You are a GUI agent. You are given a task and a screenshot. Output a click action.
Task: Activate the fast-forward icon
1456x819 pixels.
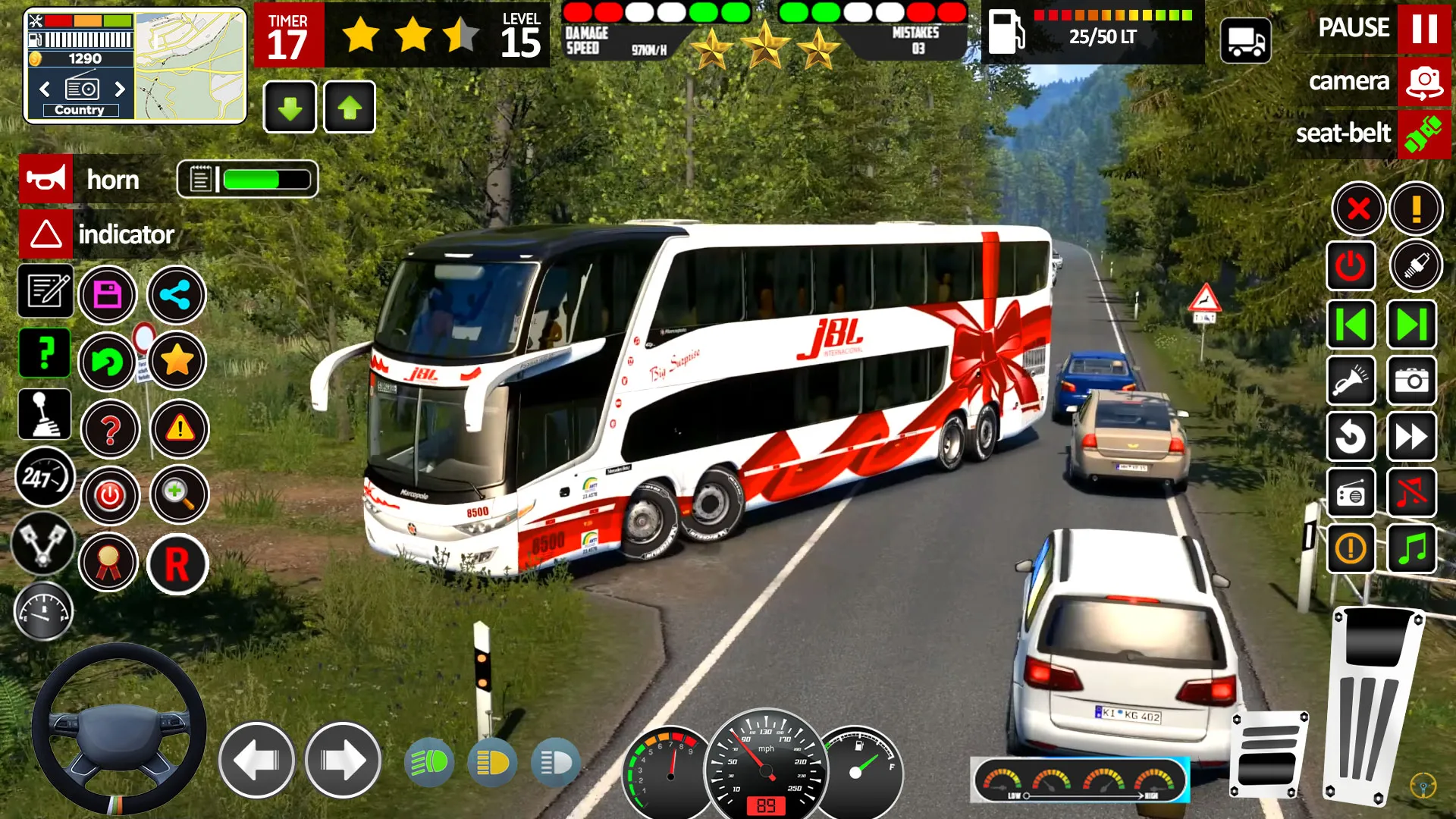point(1412,438)
